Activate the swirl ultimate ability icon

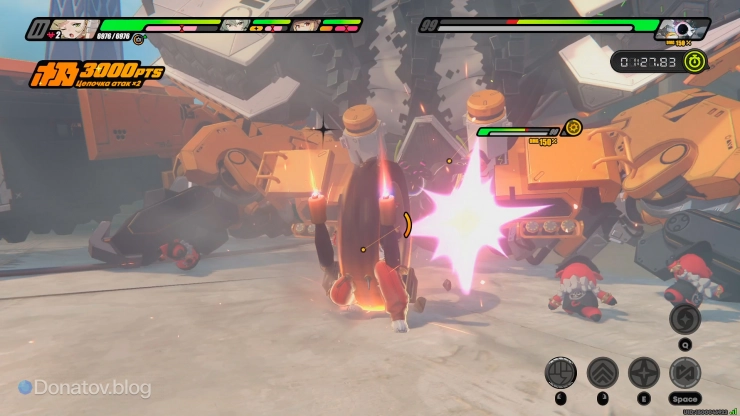click(684, 318)
